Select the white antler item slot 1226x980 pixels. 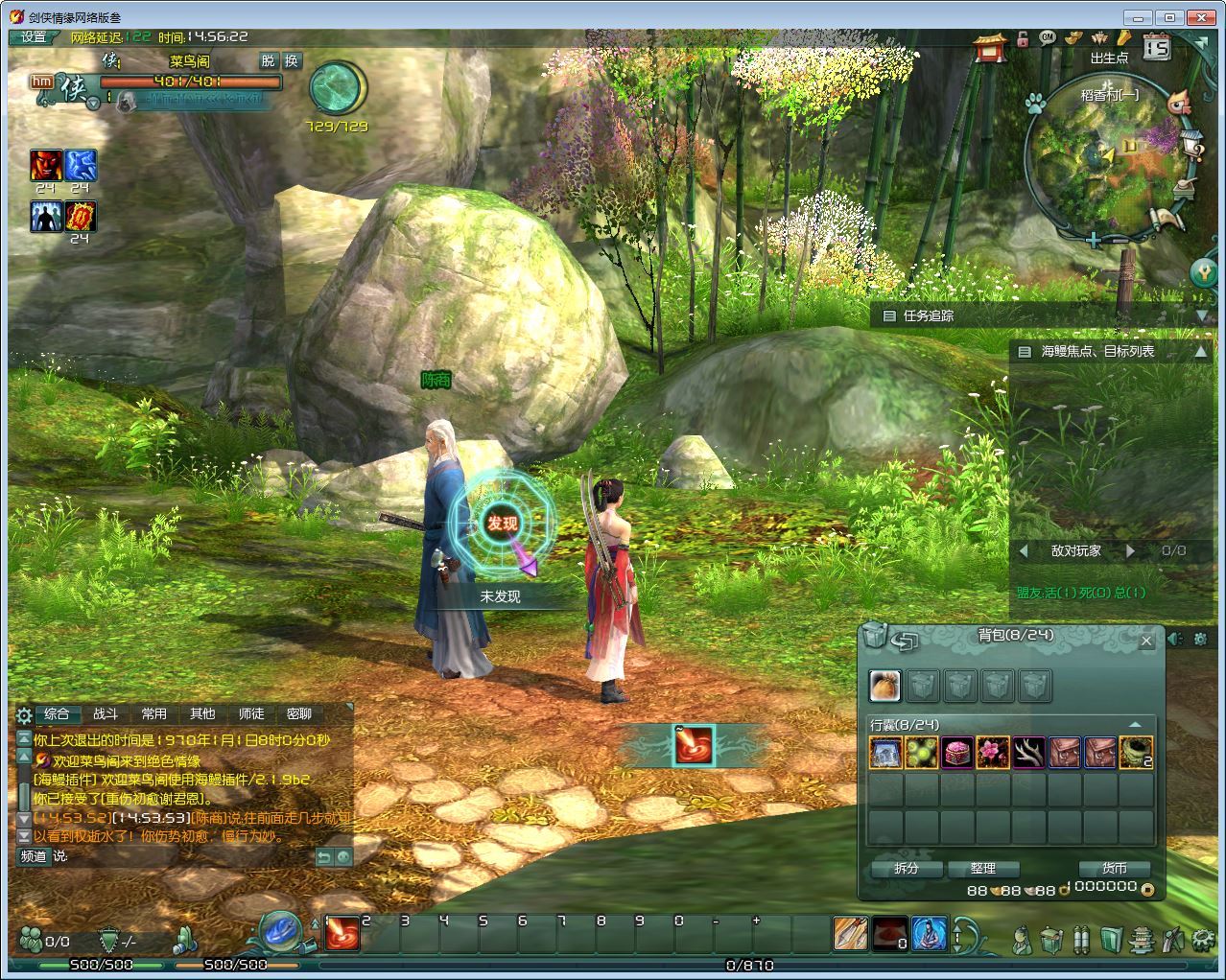click(1028, 753)
